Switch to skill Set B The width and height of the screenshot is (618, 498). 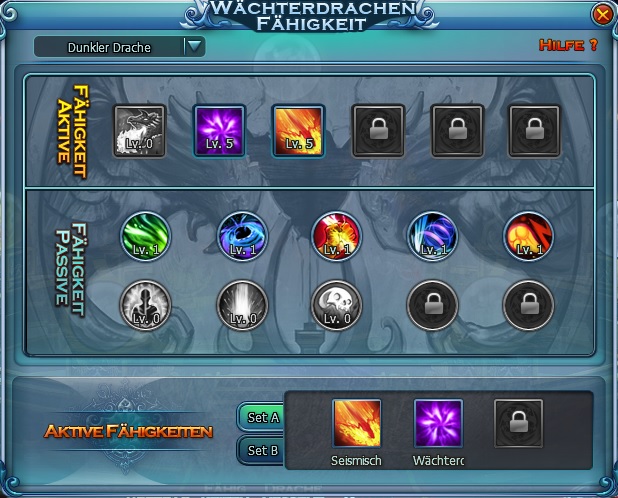[262, 450]
